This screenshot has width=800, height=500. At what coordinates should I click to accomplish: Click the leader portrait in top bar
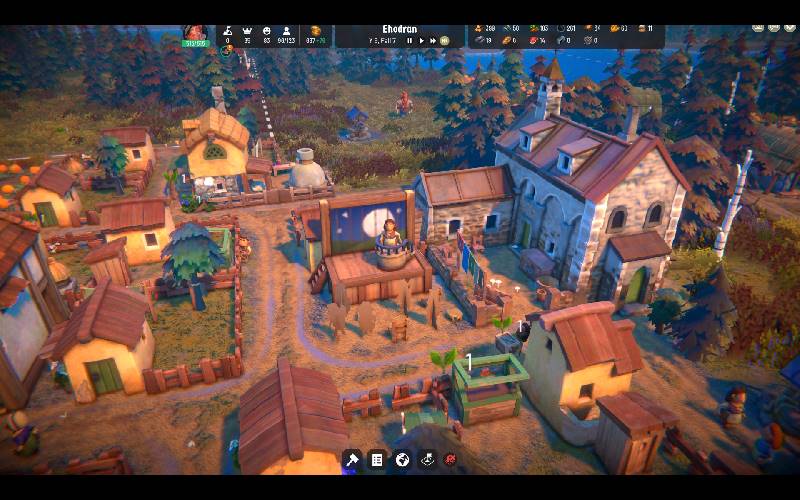(195, 33)
